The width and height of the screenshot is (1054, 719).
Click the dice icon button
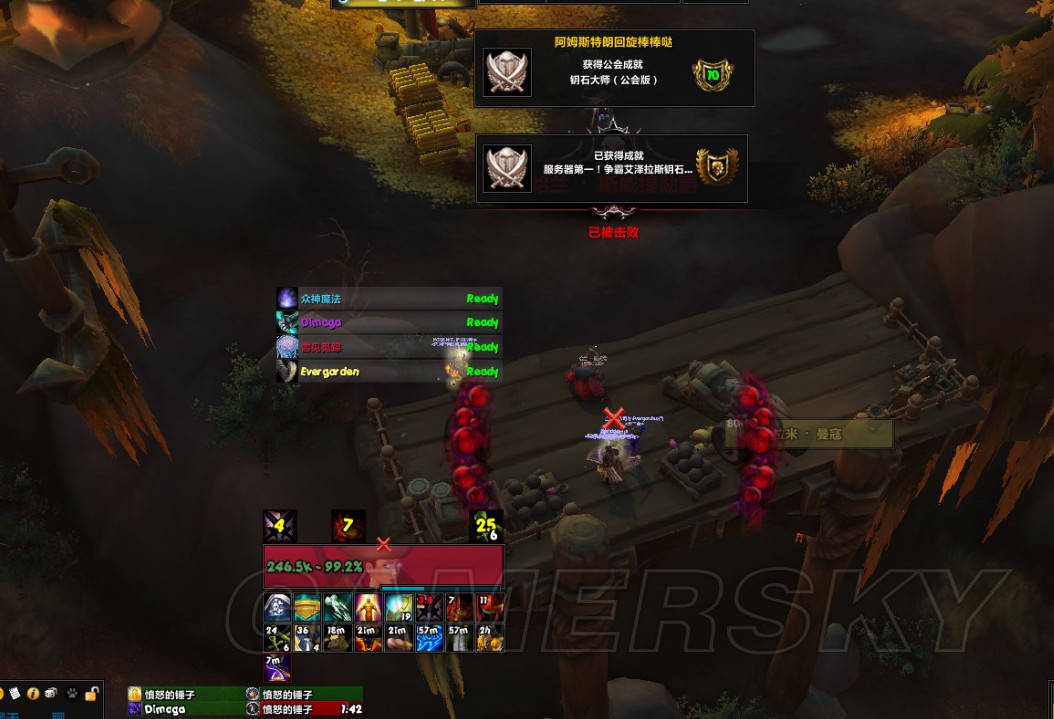click(52, 693)
